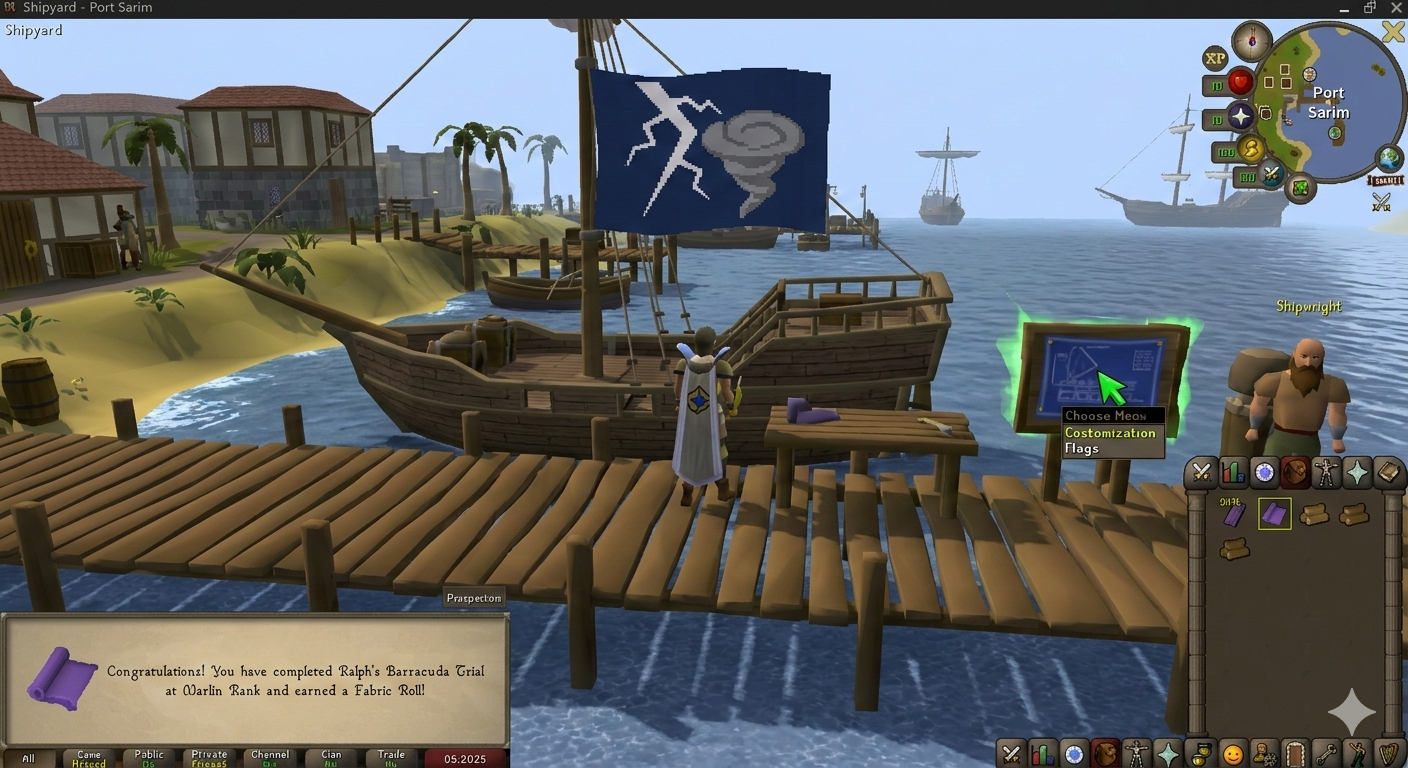Switch to the All chat tab
1408x768 pixels.
point(28,758)
